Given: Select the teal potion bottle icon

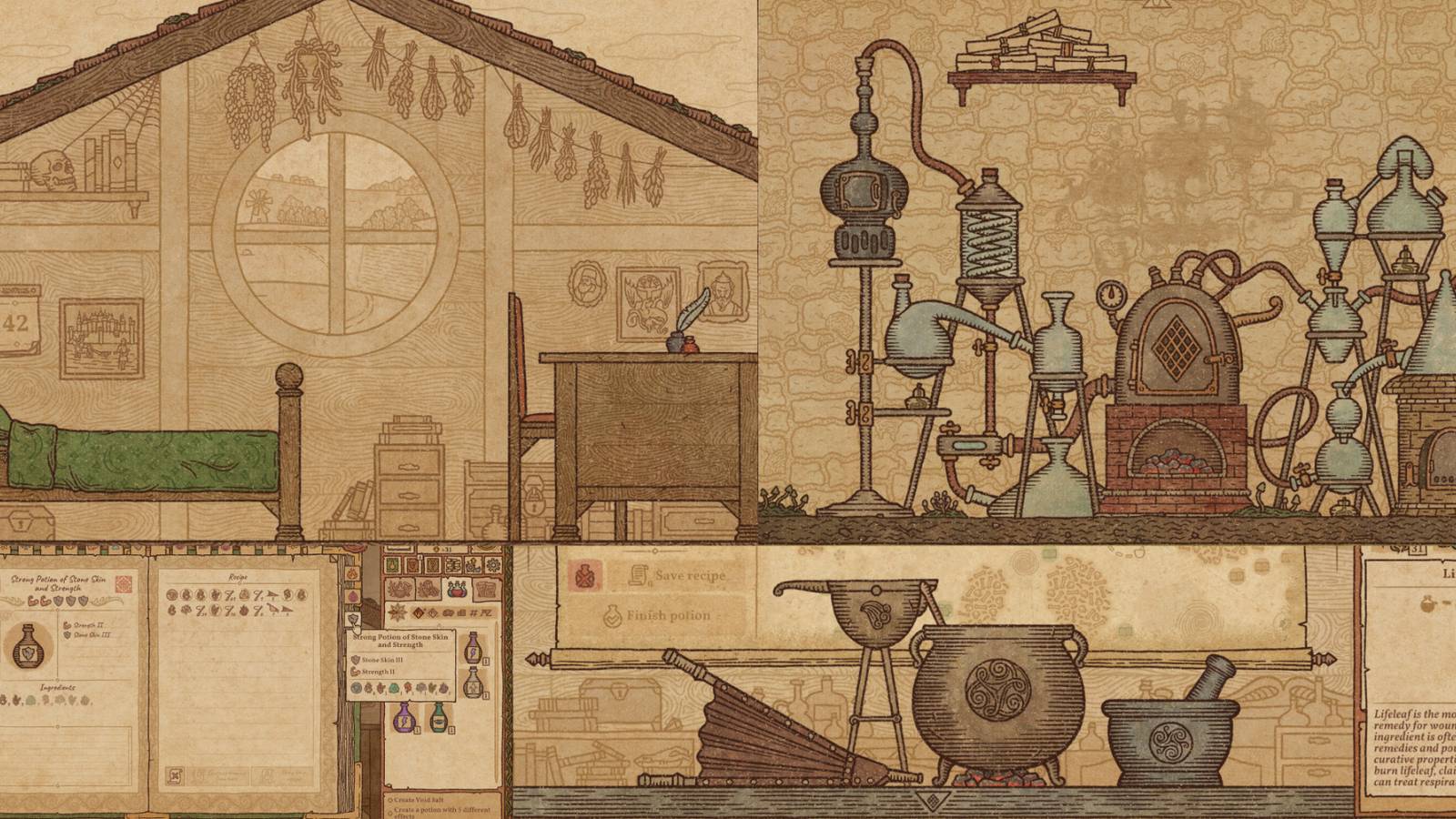Looking at the screenshot, I should 439,720.
